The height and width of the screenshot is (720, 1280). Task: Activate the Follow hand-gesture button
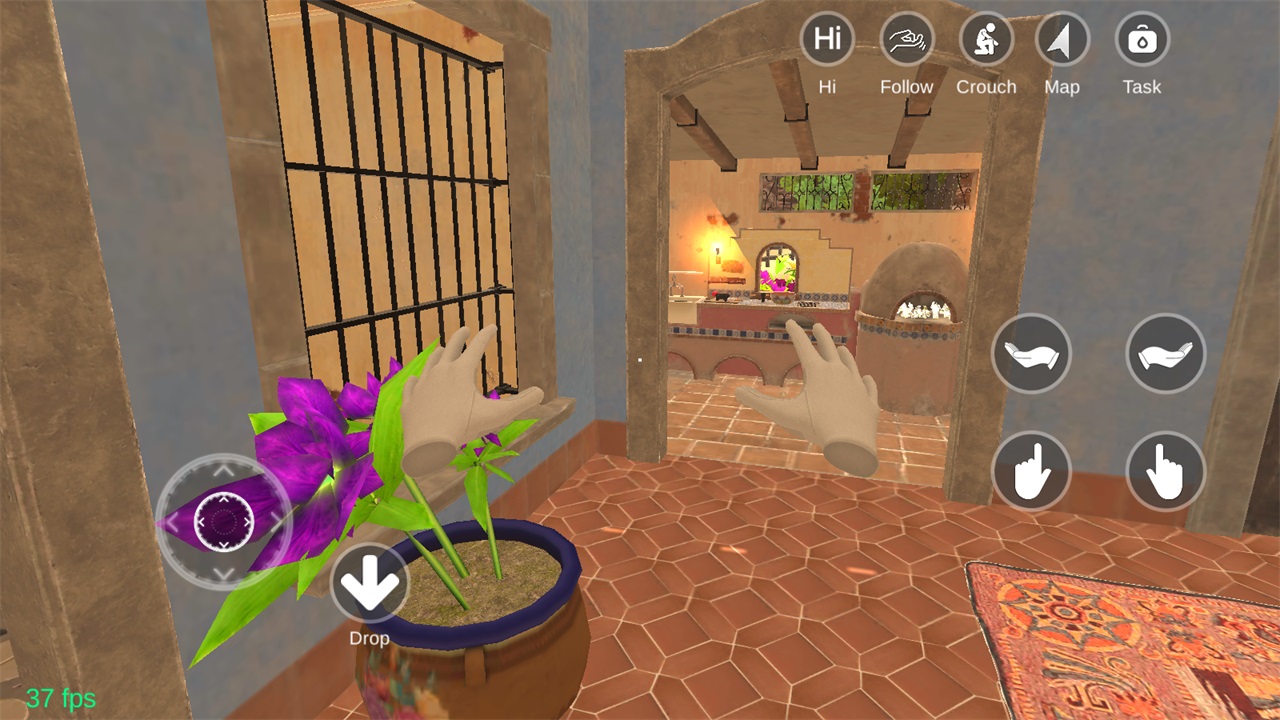(x=906, y=40)
